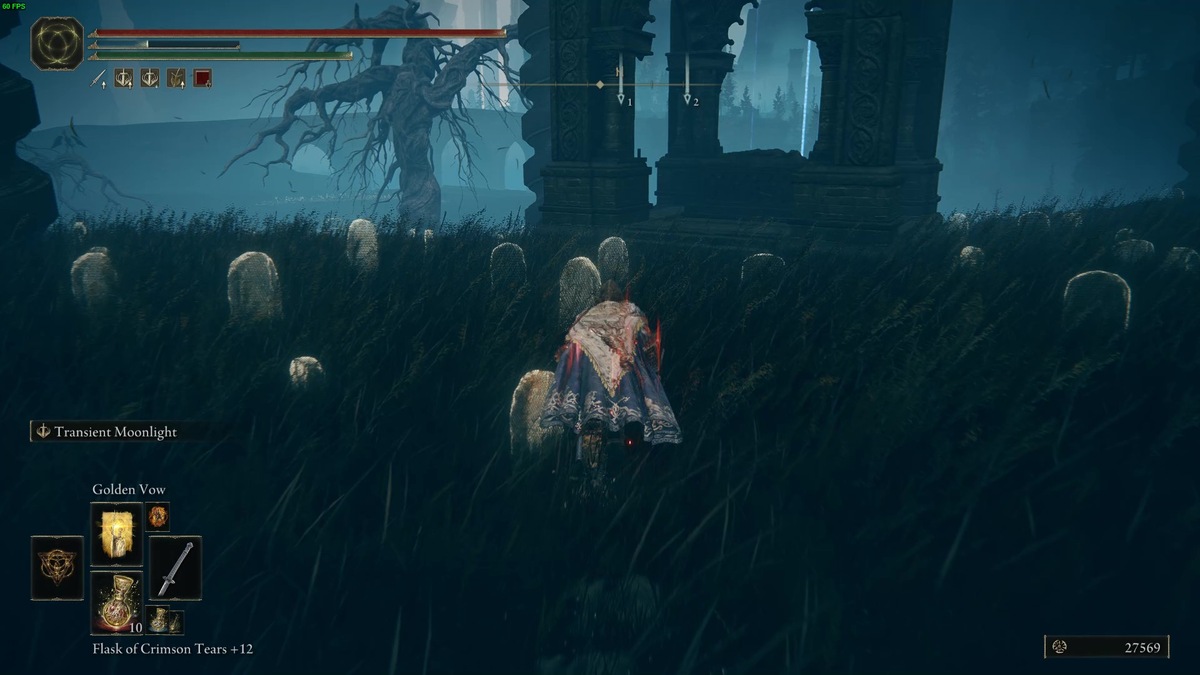Choose the left-hand sacred seal slot
This screenshot has height=675, width=1200.
(57, 568)
